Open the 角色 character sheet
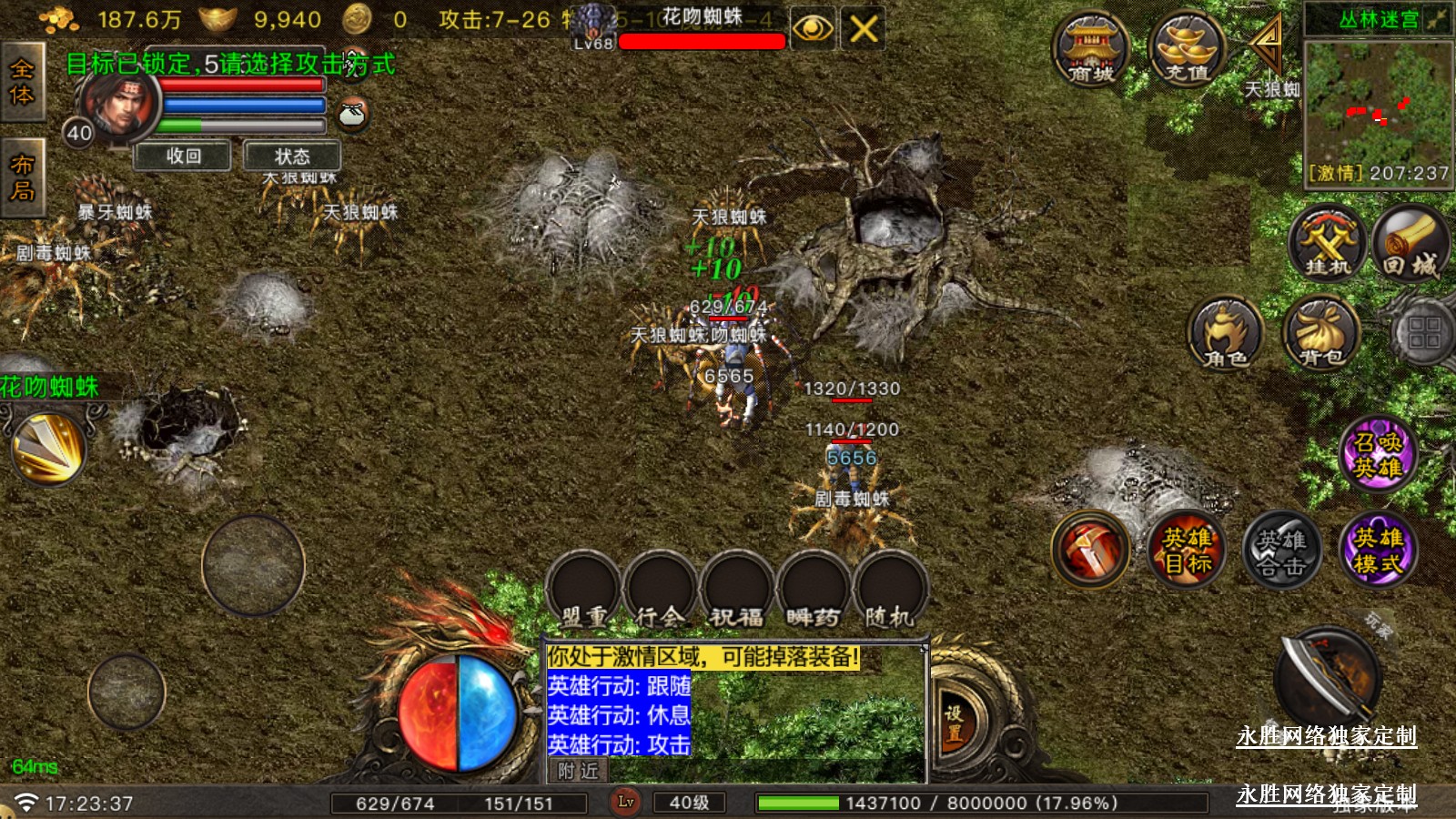1456x819 pixels. tap(1225, 334)
